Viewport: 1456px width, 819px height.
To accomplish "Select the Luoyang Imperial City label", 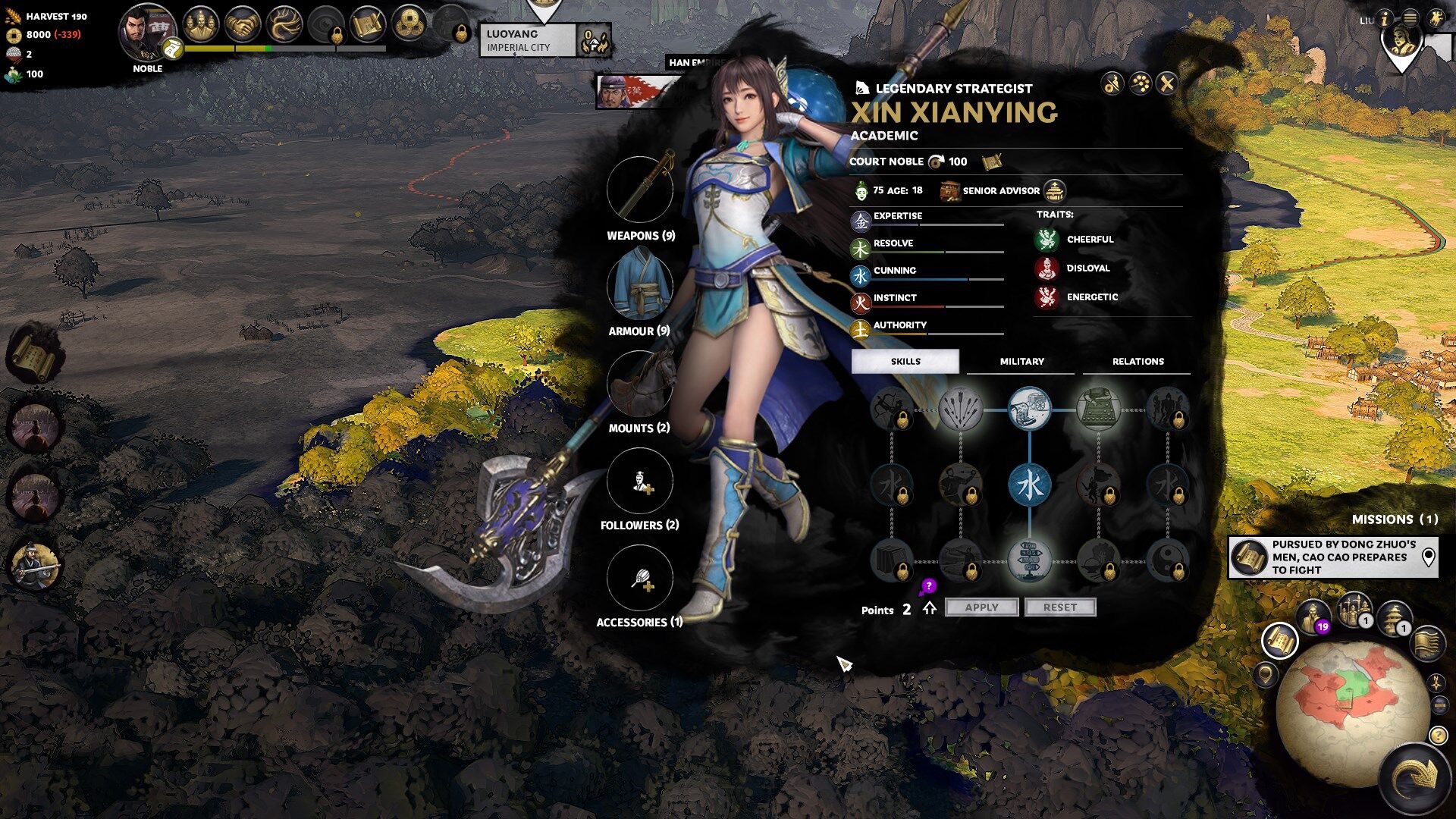I will coord(528,41).
